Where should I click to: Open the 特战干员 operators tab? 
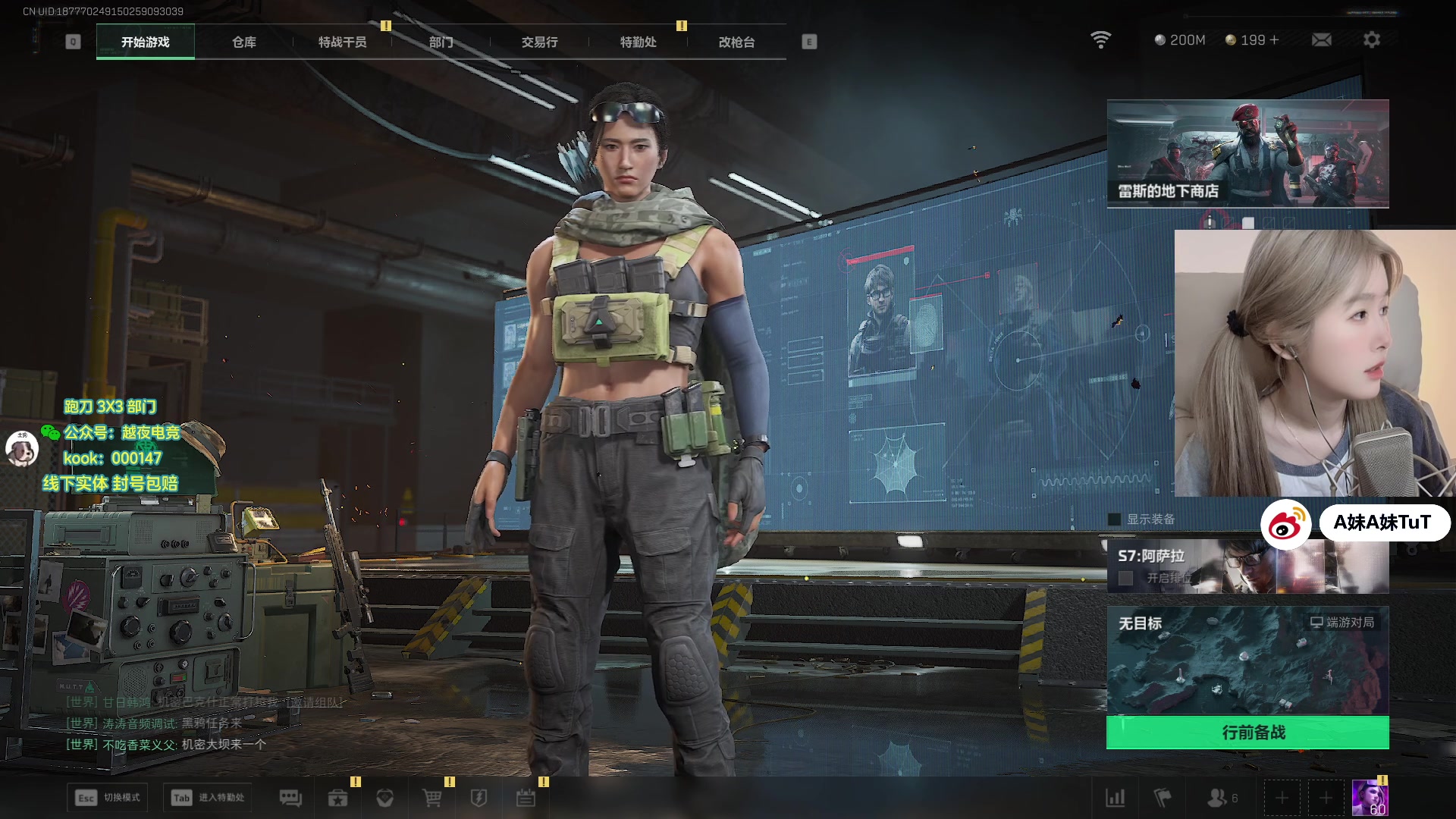[x=342, y=42]
